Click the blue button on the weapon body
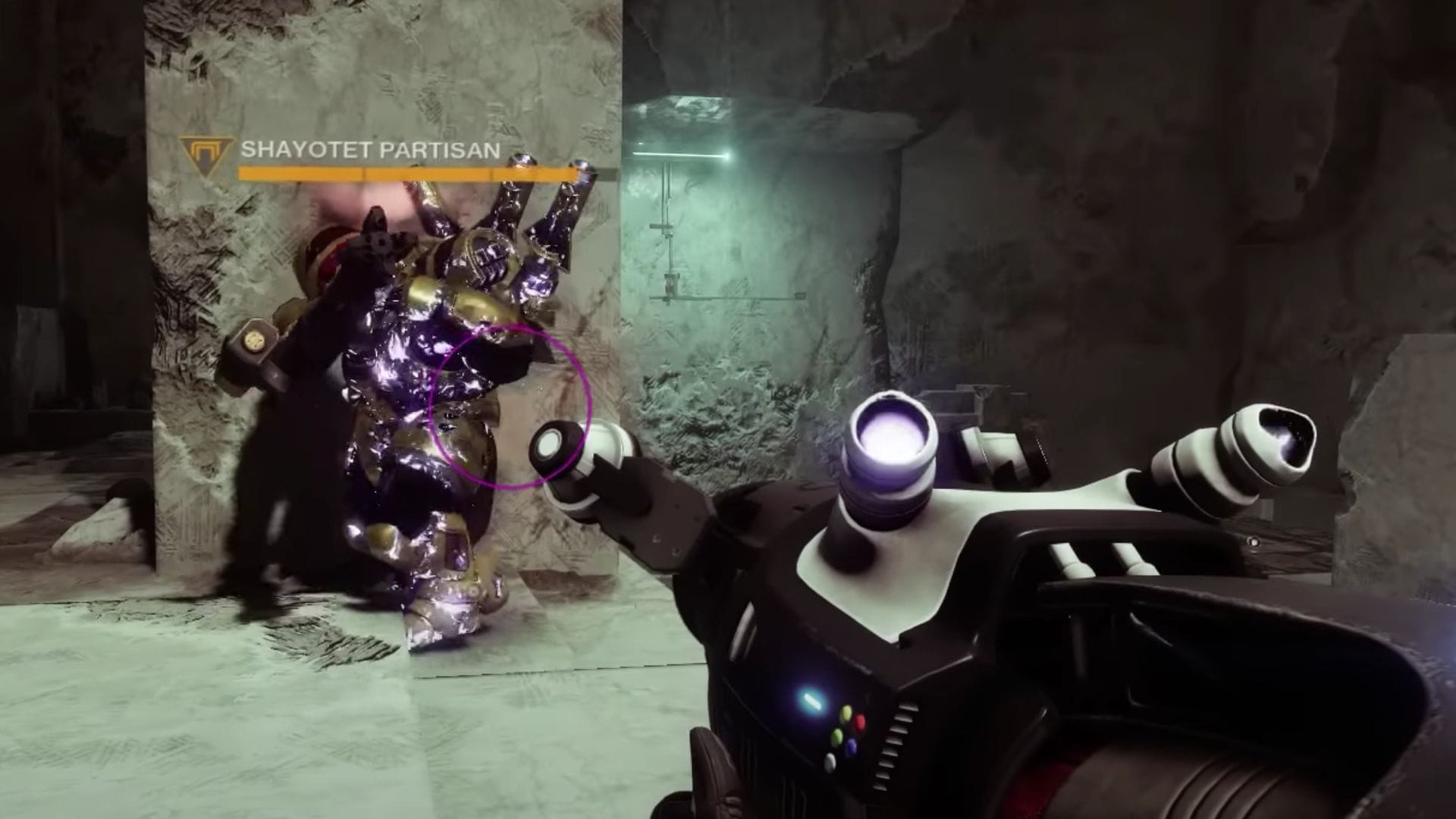 852,745
